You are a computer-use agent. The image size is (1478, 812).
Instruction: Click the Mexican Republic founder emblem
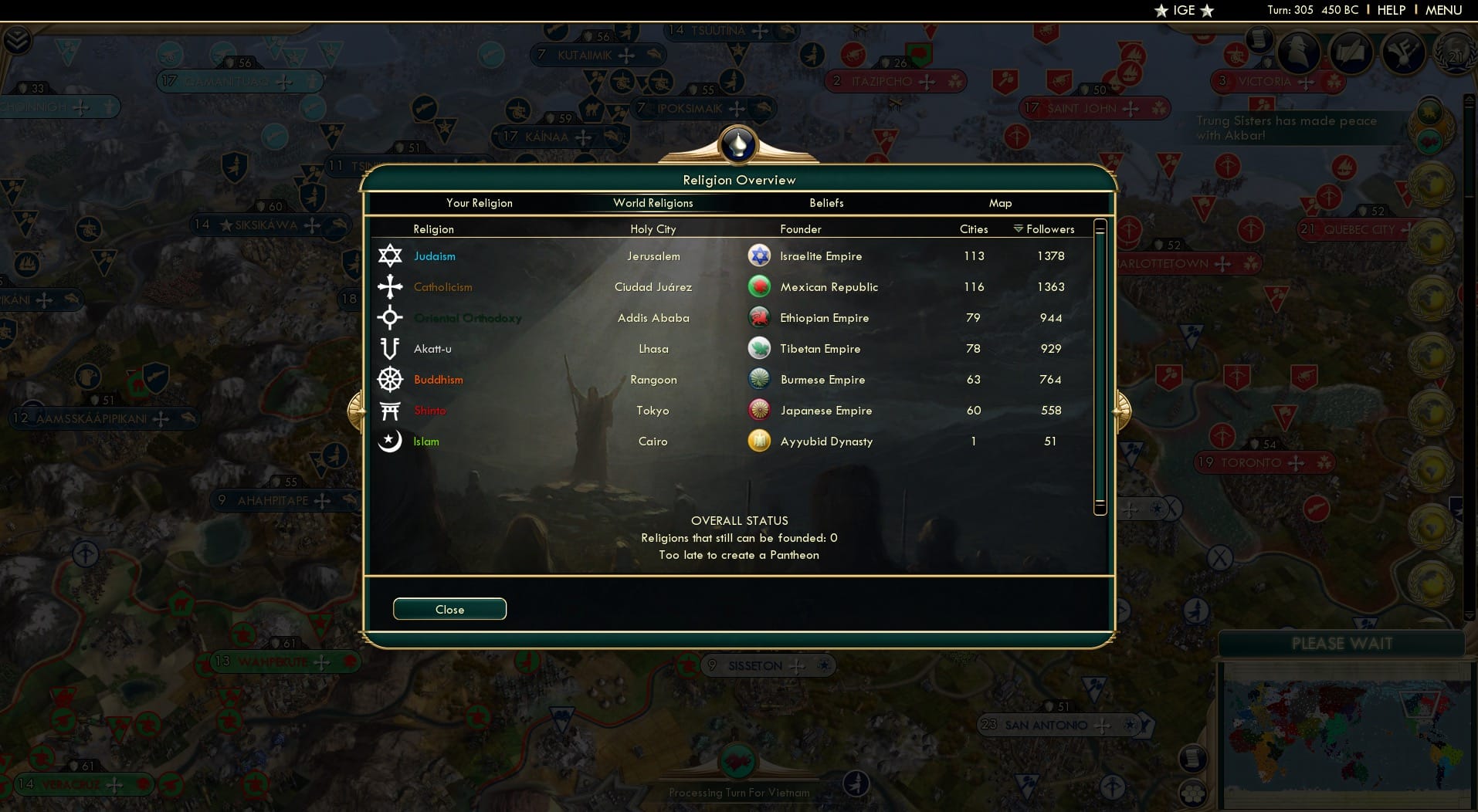(760, 286)
